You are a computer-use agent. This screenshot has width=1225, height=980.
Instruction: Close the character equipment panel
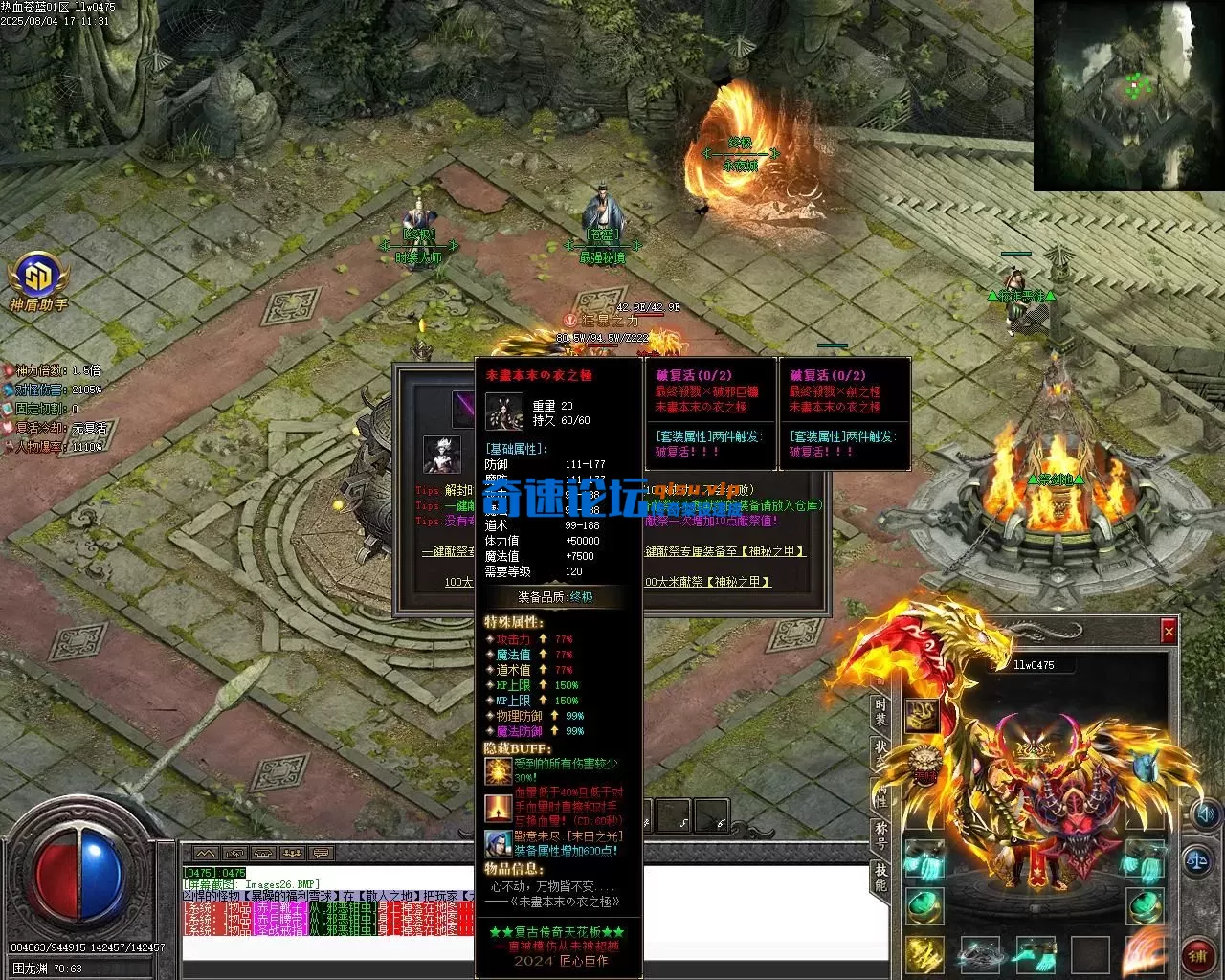(1168, 632)
